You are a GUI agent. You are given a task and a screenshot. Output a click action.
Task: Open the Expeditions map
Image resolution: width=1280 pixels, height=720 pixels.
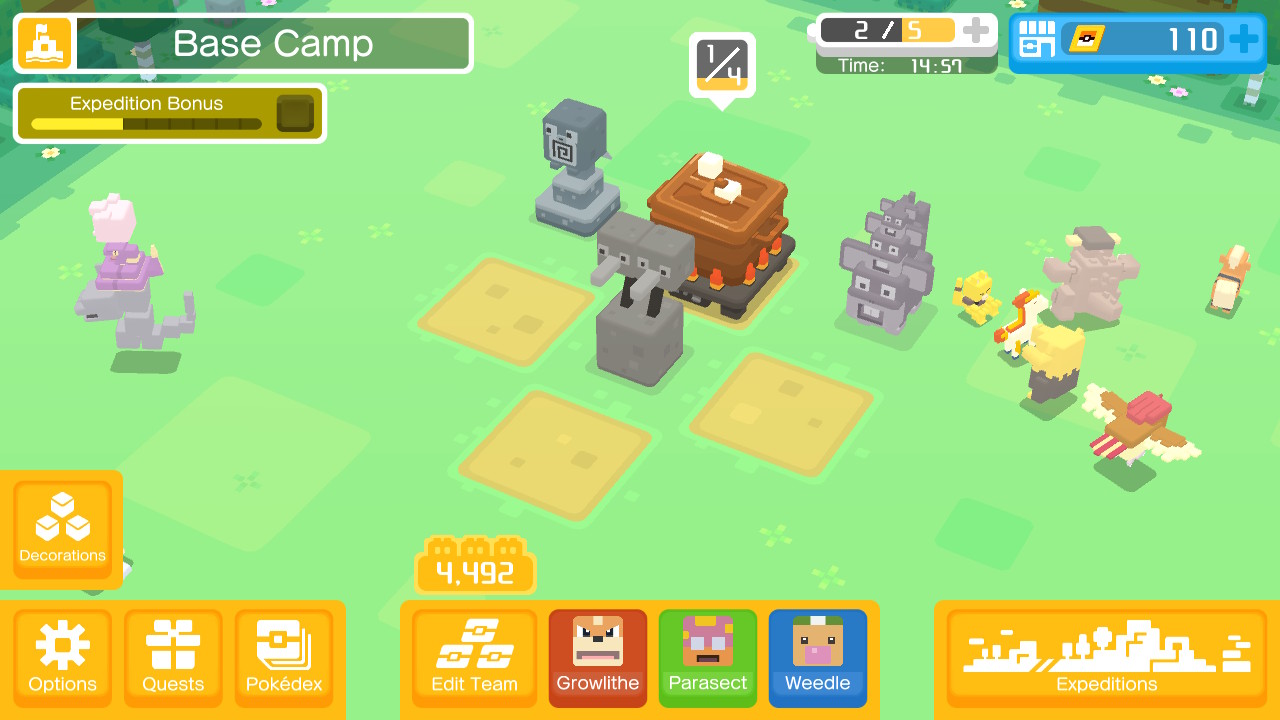[x=1106, y=655]
